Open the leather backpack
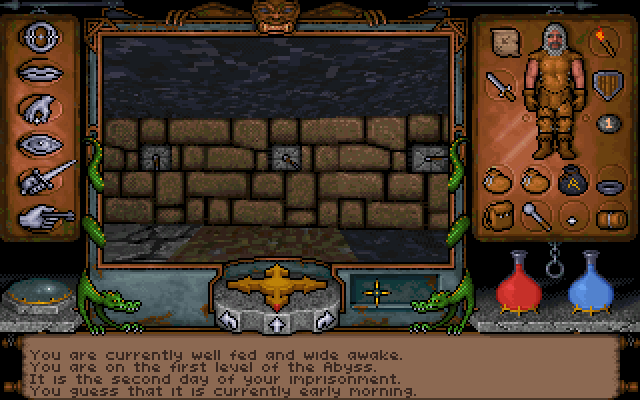This screenshot has width=640, height=400. [x=497, y=214]
